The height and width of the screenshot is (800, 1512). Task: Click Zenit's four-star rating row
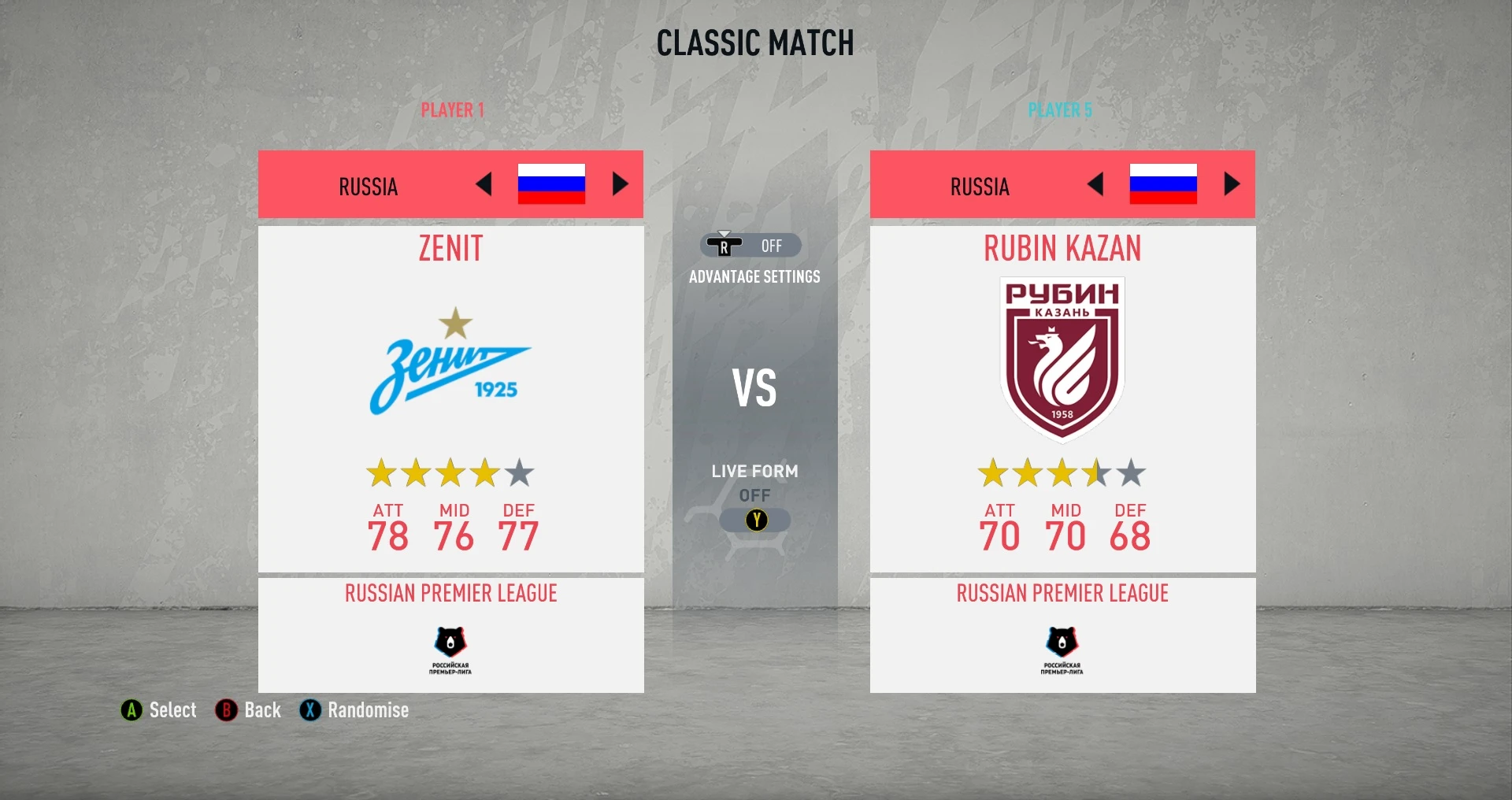point(450,473)
